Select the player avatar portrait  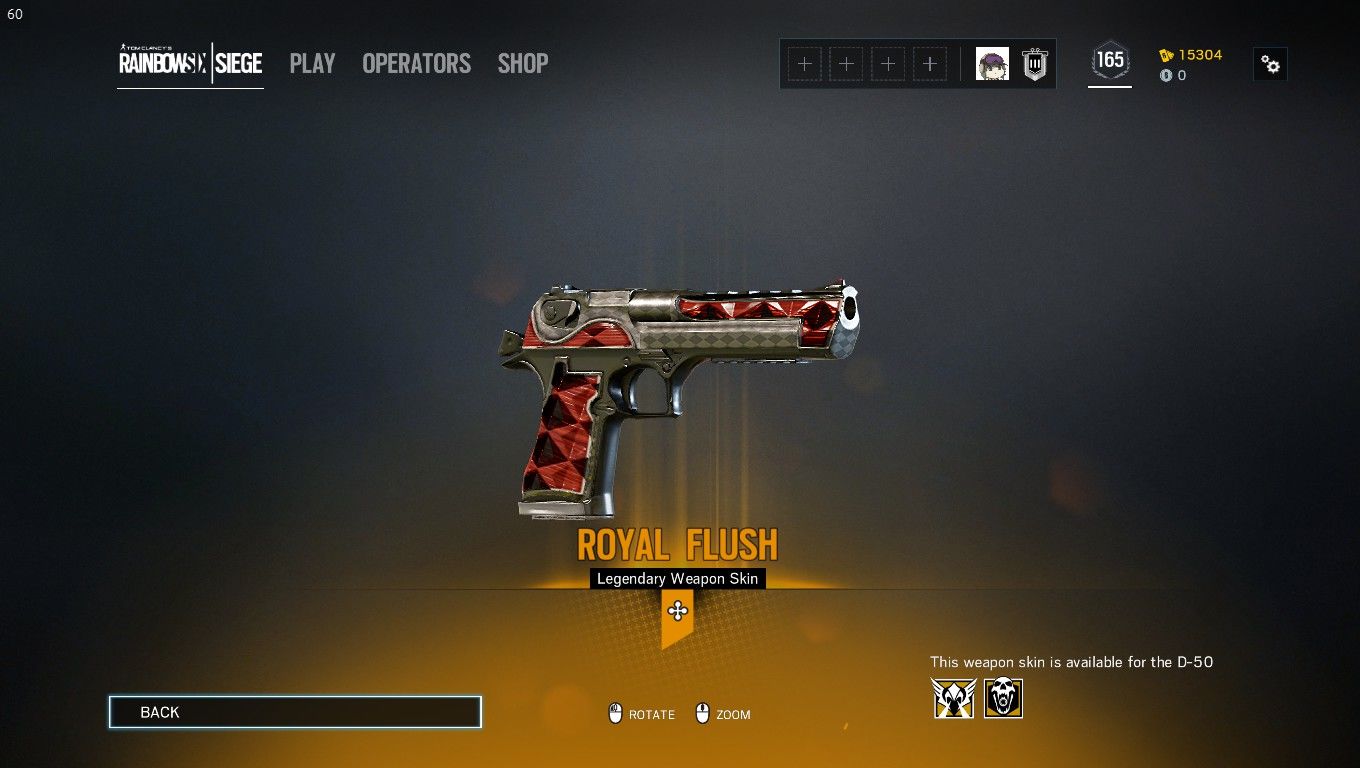pyautogui.click(x=992, y=64)
